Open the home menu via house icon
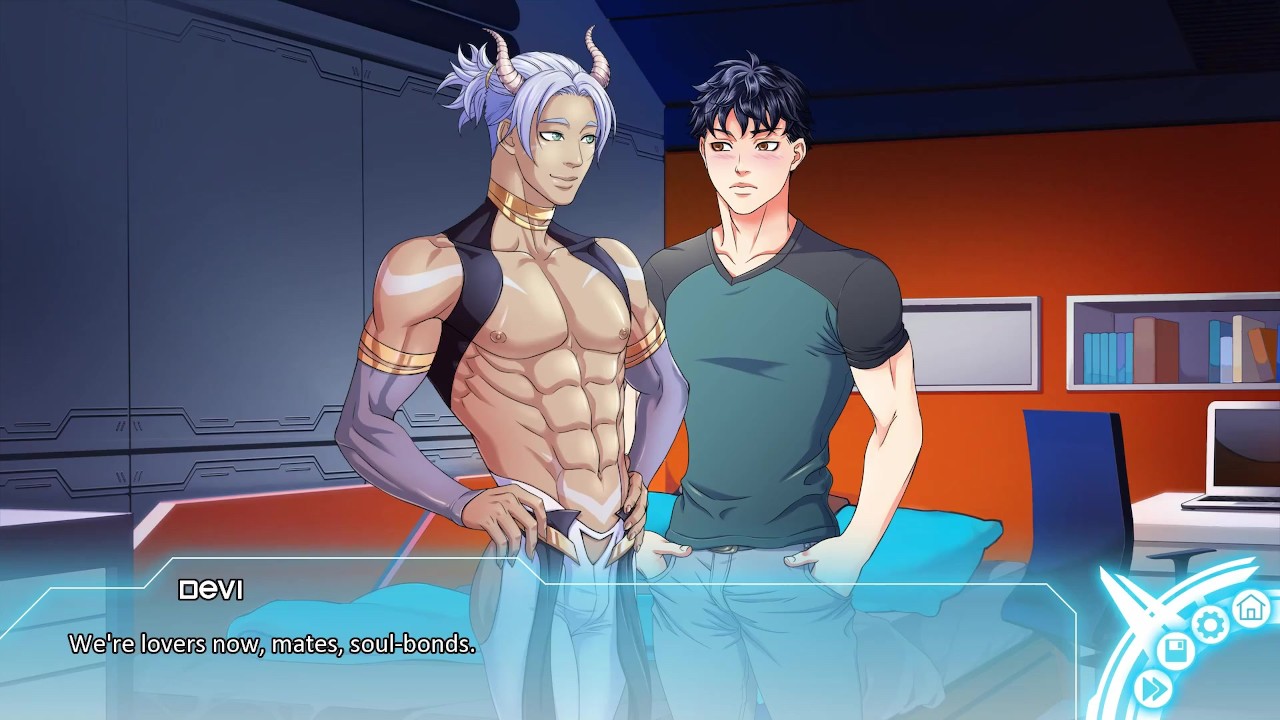Image resolution: width=1280 pixels, height=720 pixels. pos(1250,606)
